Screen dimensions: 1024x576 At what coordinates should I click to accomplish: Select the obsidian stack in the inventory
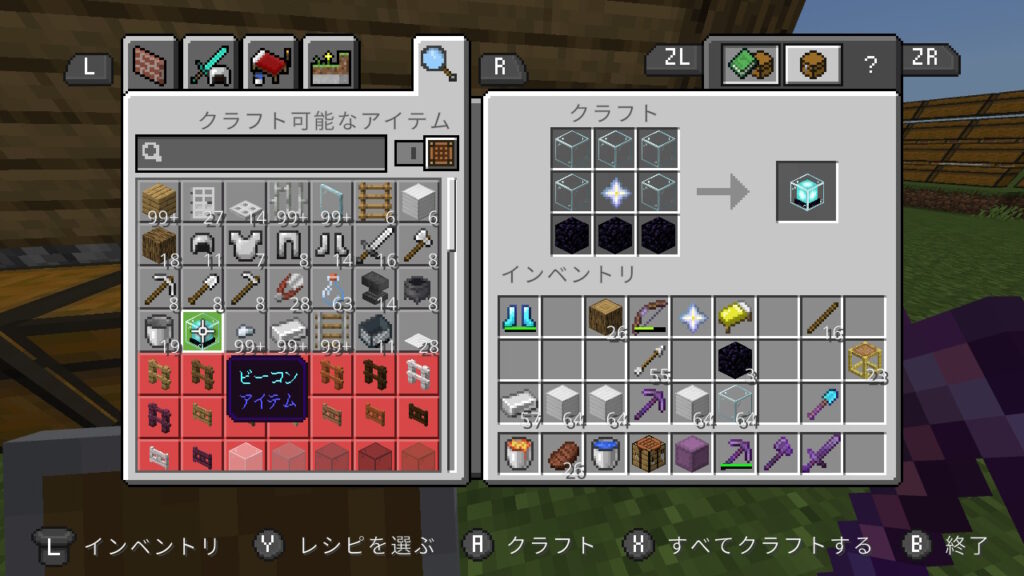click(735, 360)
